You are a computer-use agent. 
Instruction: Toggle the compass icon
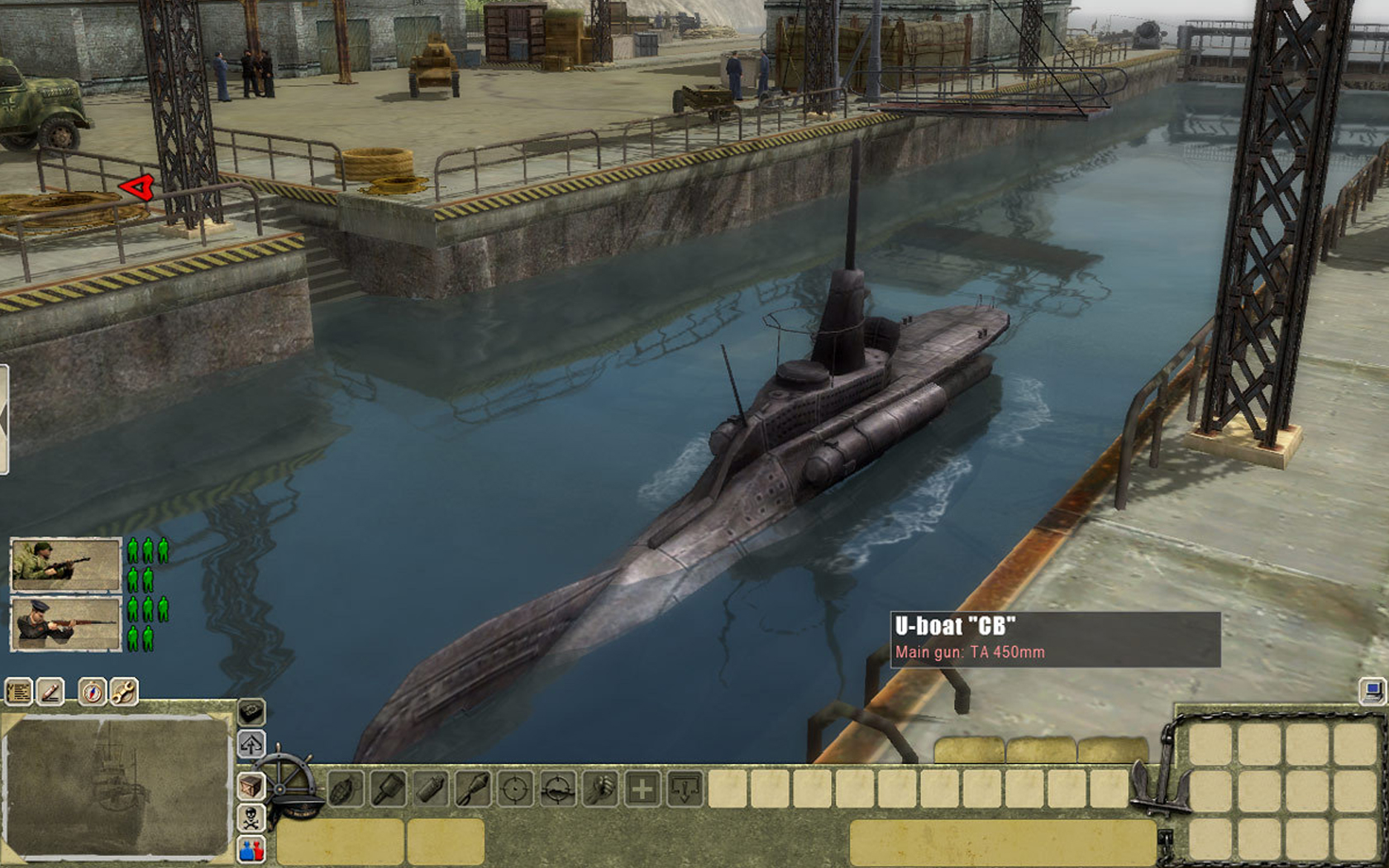pyautogui.click(x=92, y=691)
